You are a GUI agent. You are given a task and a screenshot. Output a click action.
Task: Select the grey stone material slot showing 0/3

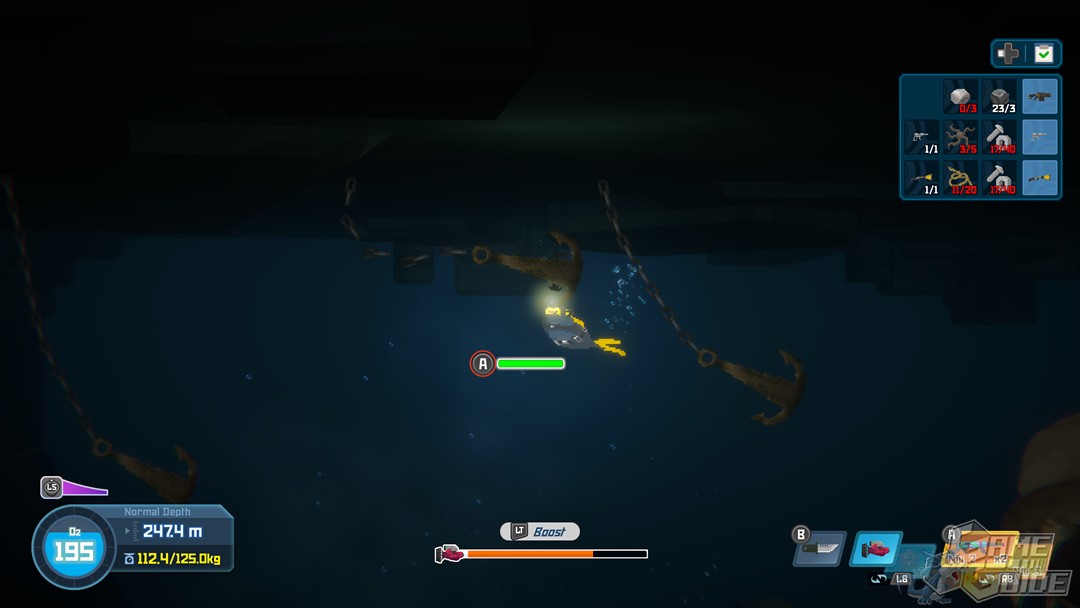point(963,96)
